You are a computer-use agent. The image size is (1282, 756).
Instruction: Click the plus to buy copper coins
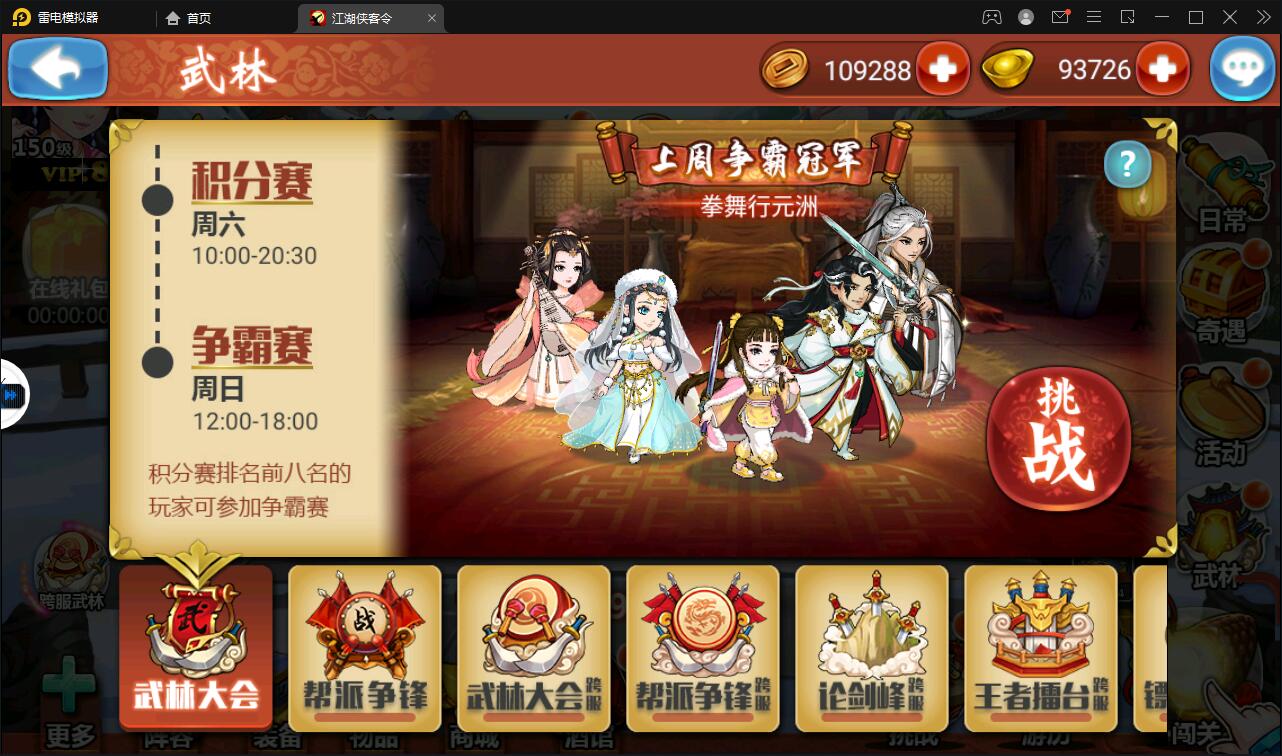pos(941,69)
